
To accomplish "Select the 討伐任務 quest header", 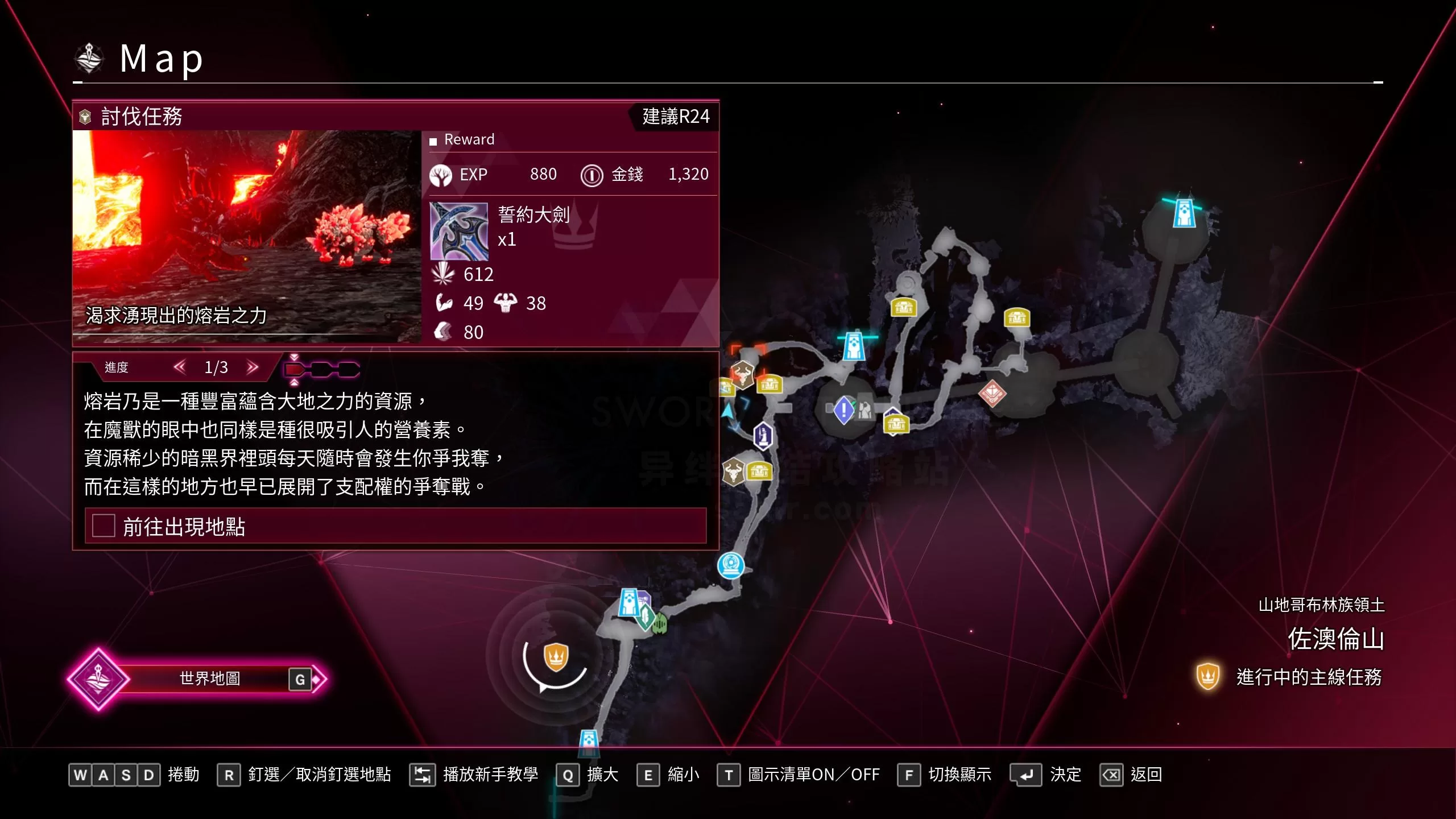I will [141, 117].
